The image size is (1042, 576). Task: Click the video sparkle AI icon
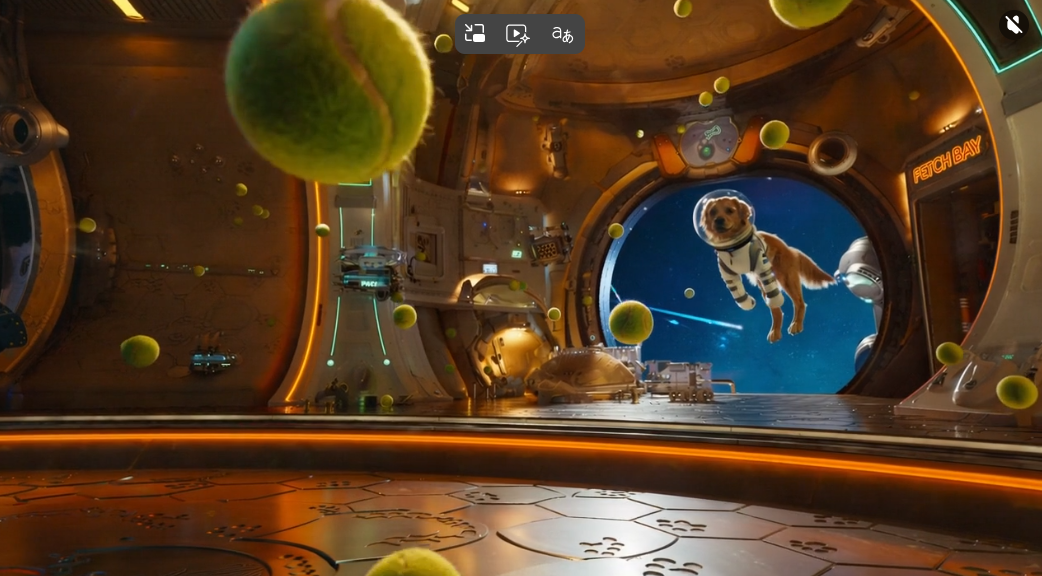(517, 35)
